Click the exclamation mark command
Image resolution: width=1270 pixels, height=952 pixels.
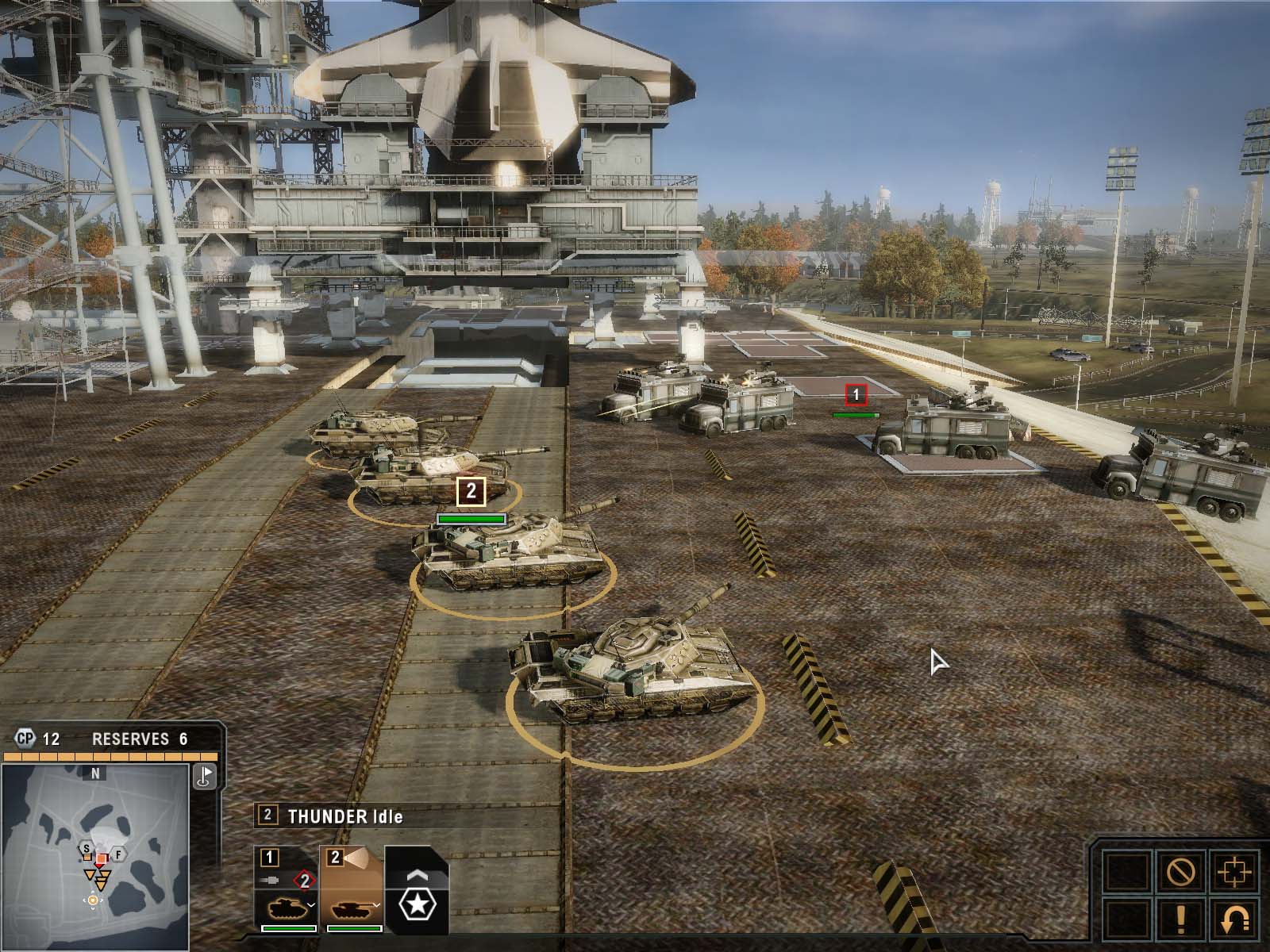coord(1180,920)
